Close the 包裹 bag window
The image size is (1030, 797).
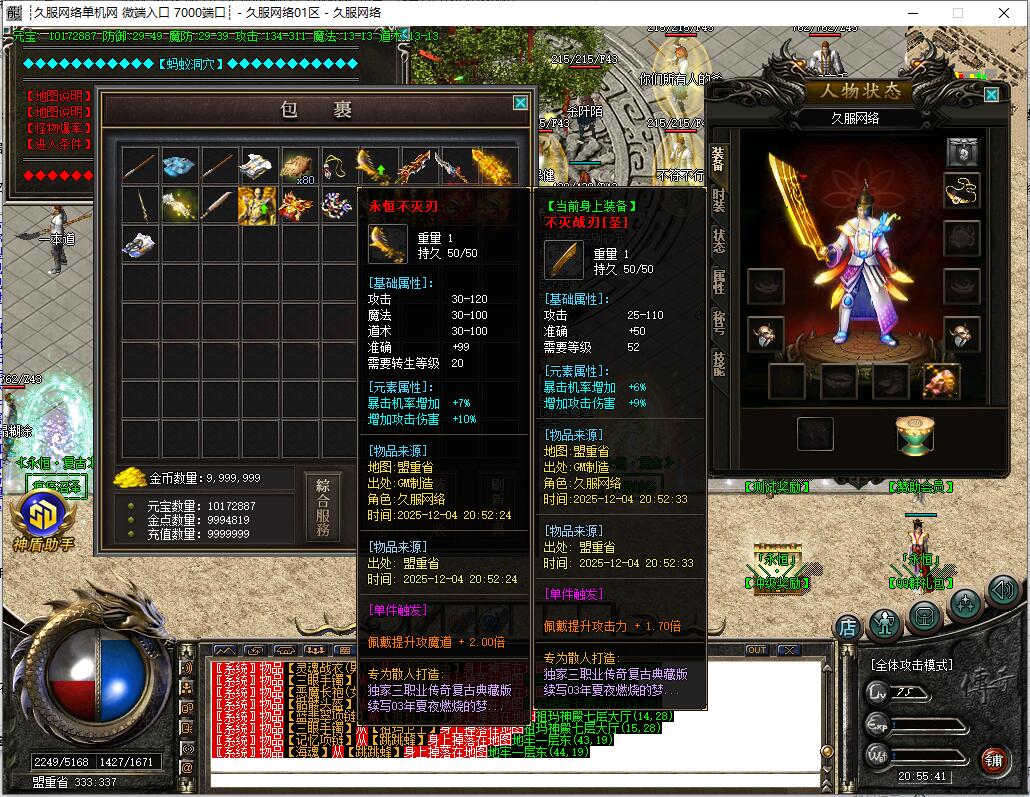(x=520, y=102)
